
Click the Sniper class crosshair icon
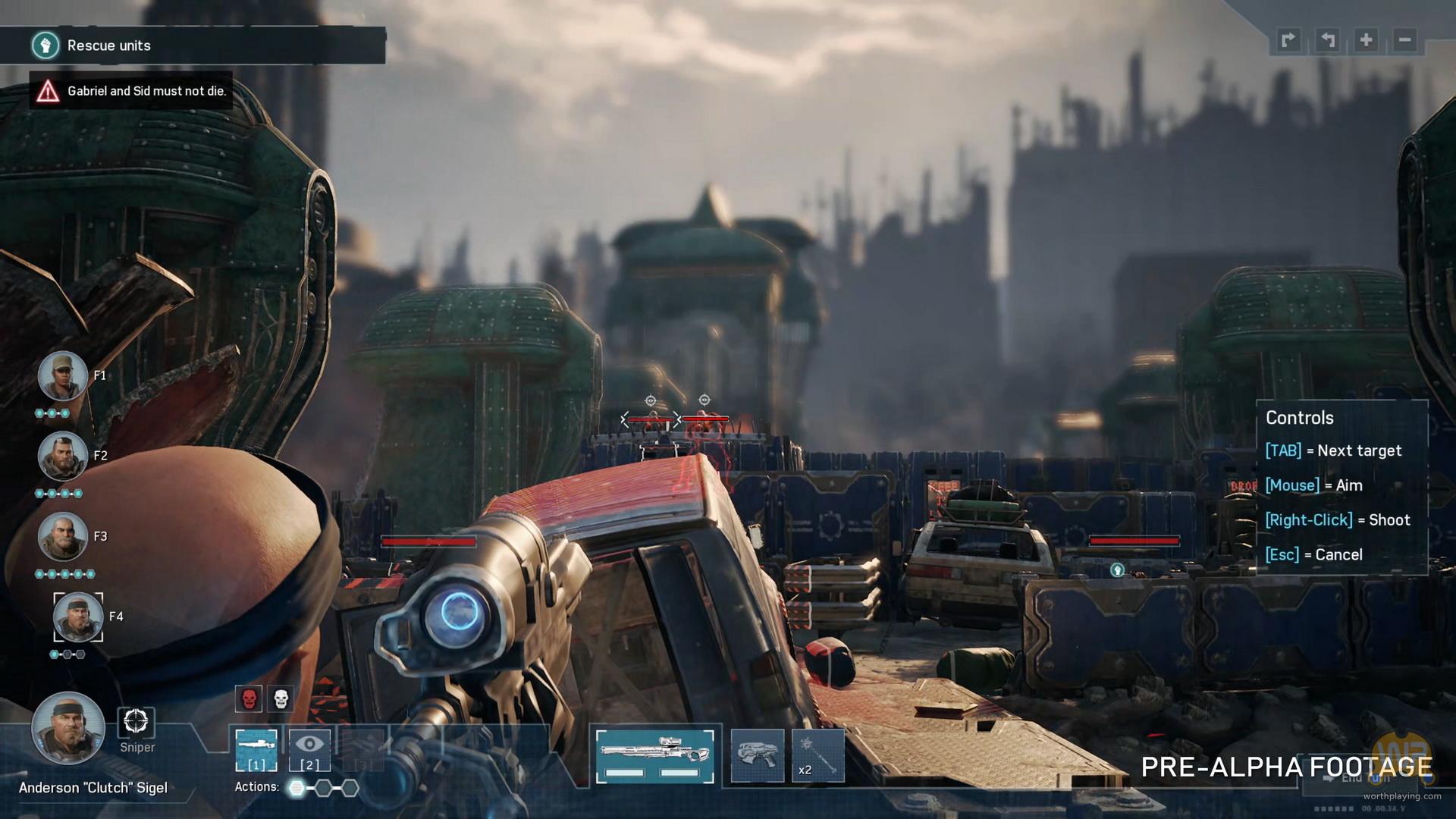[x=136, y=722]
